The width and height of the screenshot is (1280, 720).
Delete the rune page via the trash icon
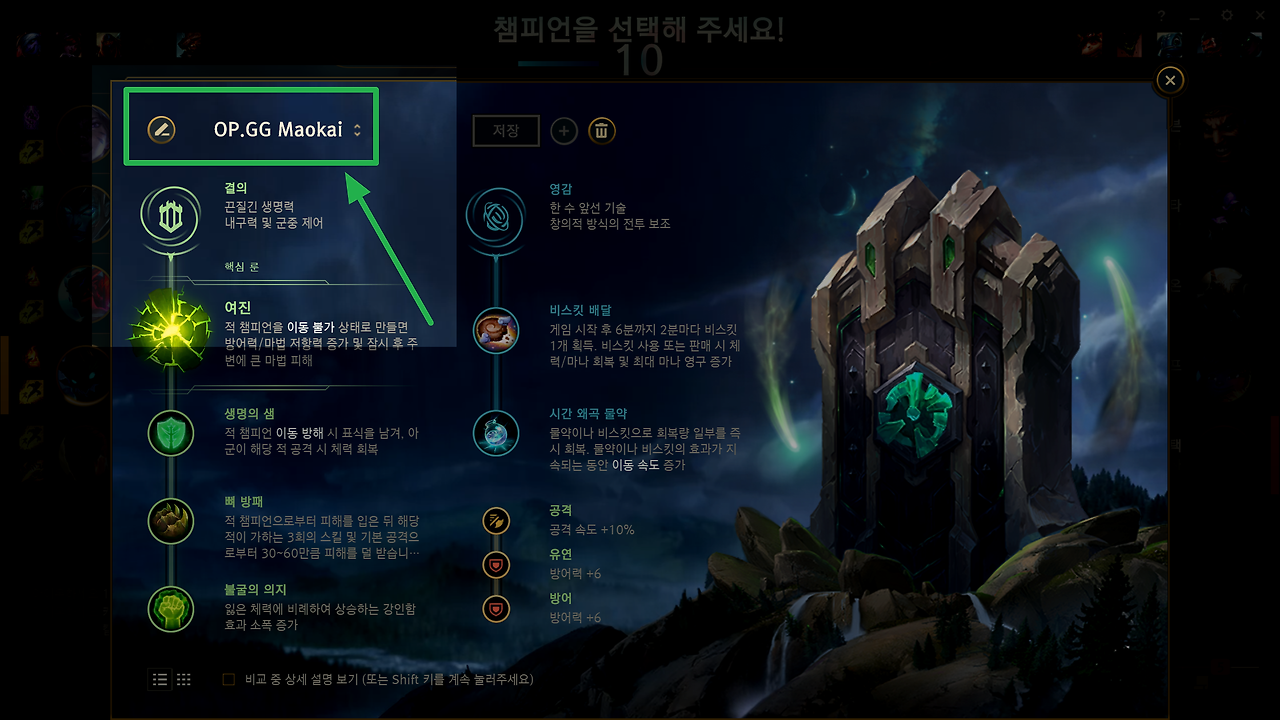coord(601,131)
